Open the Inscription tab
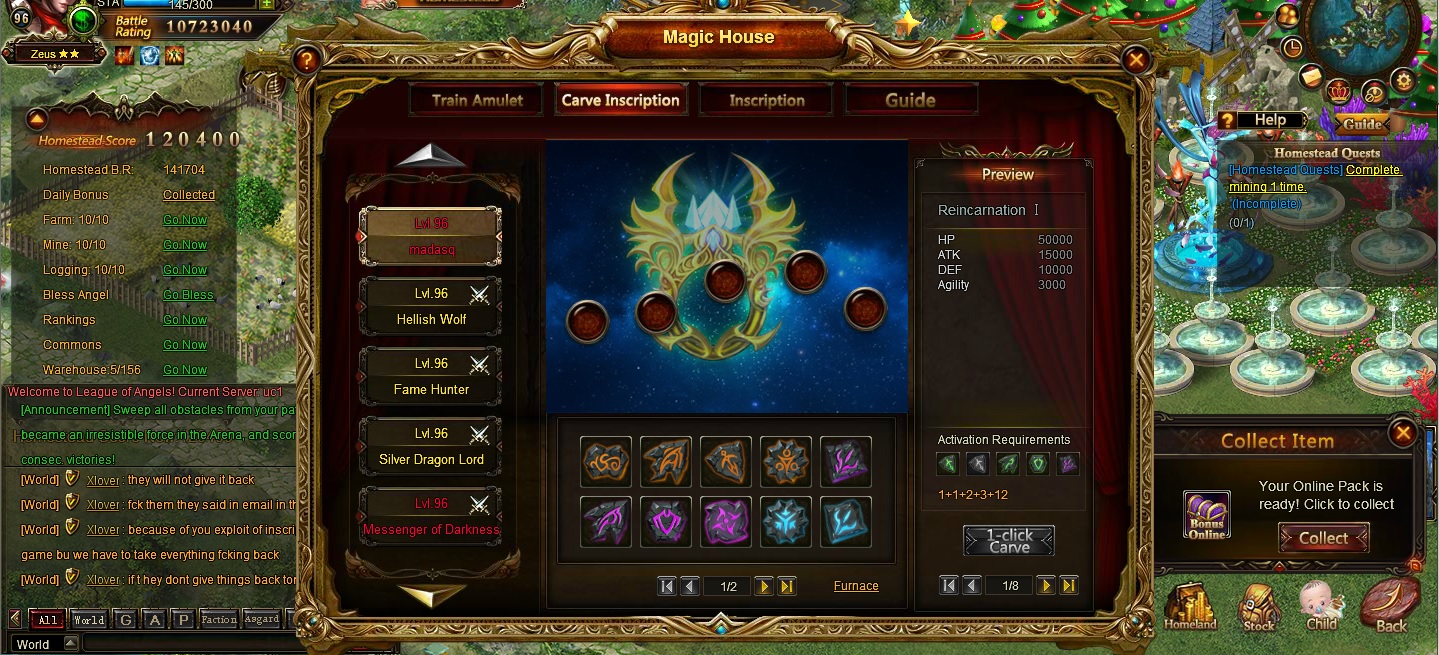The height and width of the screenshot is (655, 1439). tap(767, 100)
